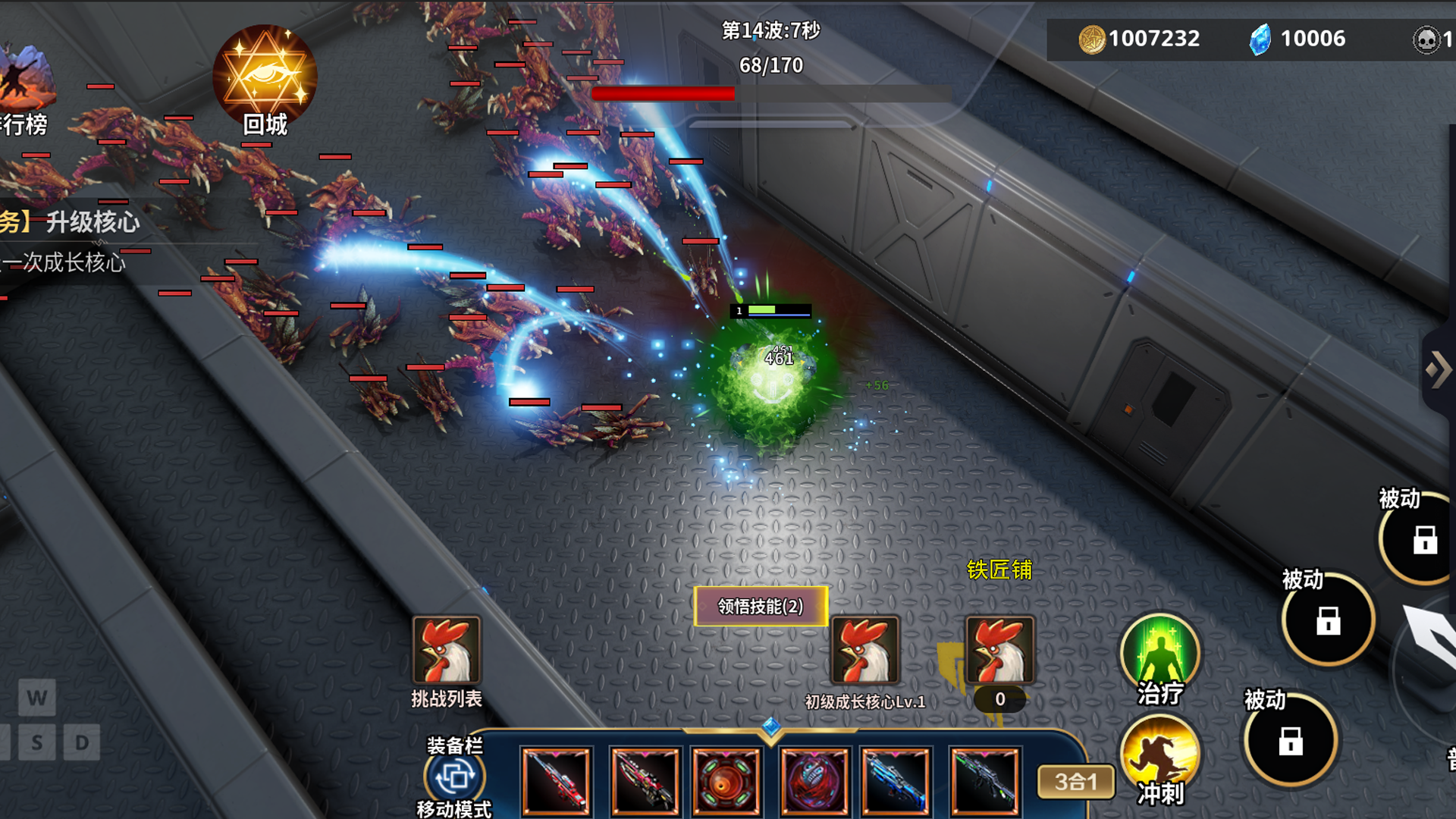Select the 初级成长核心 Lv.1 rooster icon
Image resolution: width=1456 pixels, height=819 pixels.
tap(864, 651)
